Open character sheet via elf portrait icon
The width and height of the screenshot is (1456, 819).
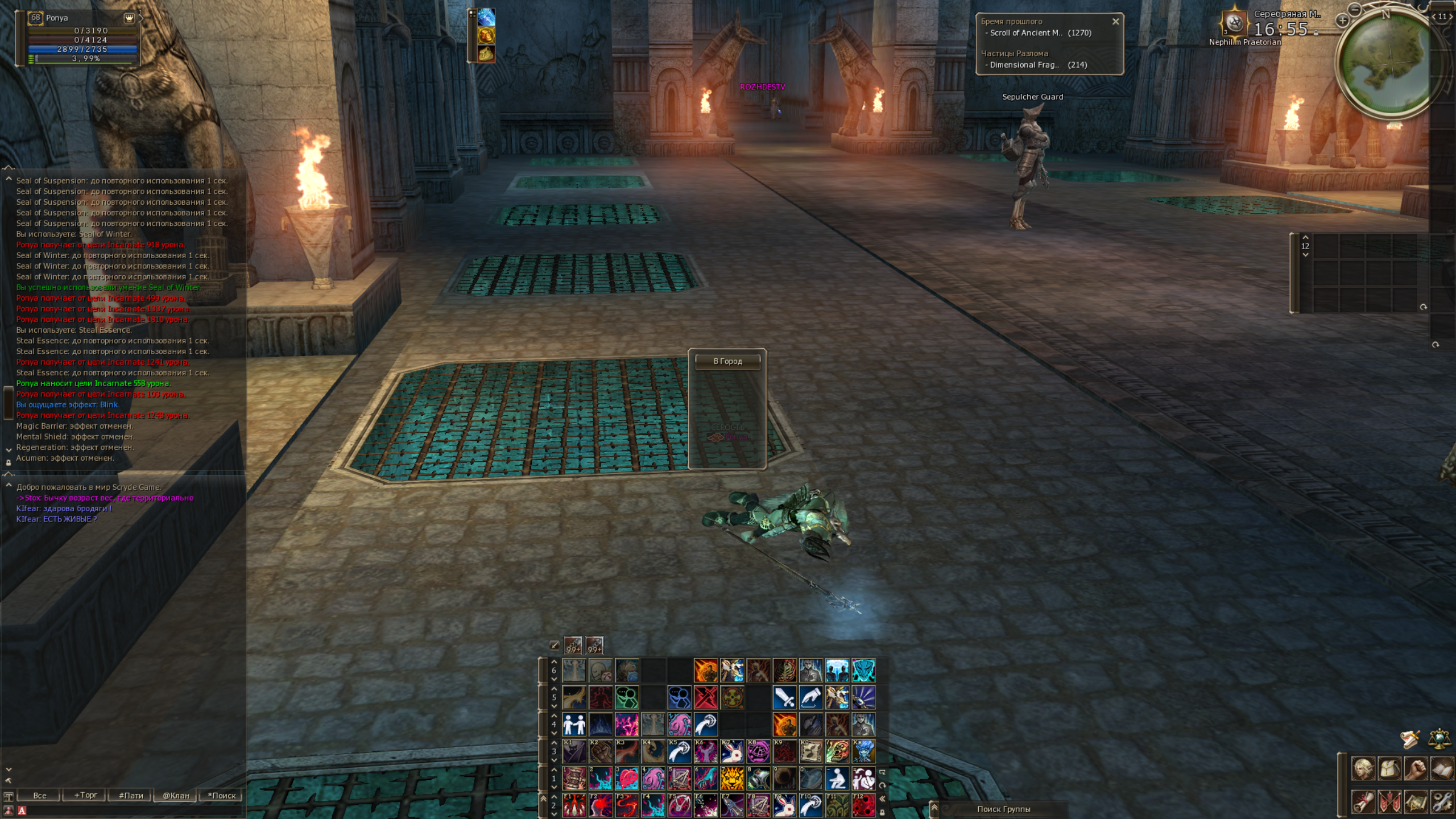click(1363, 769)
